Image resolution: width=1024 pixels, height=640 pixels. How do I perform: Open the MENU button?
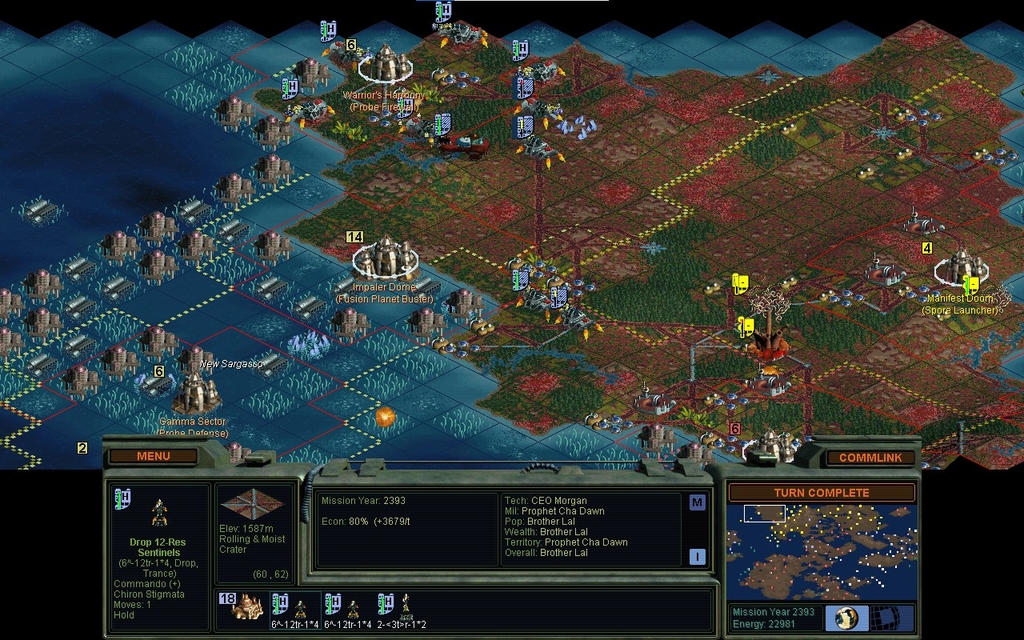click(153, 456)
